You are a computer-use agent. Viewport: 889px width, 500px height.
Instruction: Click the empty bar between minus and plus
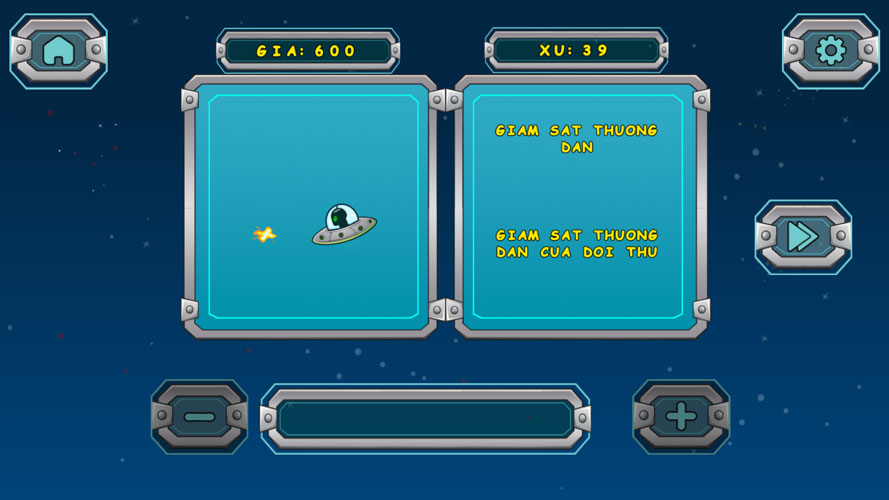pyautogui.click(x=425, y=418)
